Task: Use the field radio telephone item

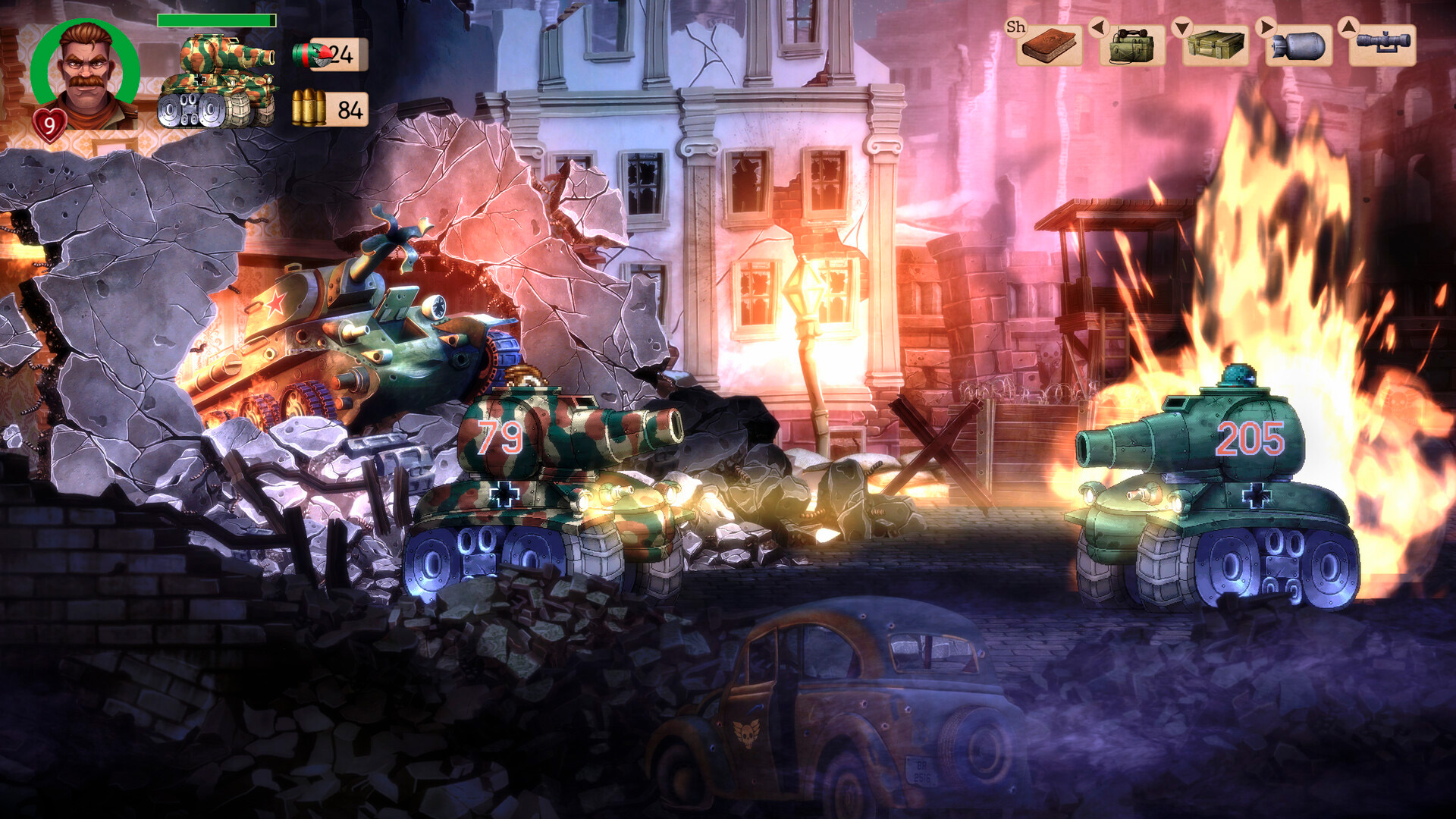Action: click(x=1131, y=45)
